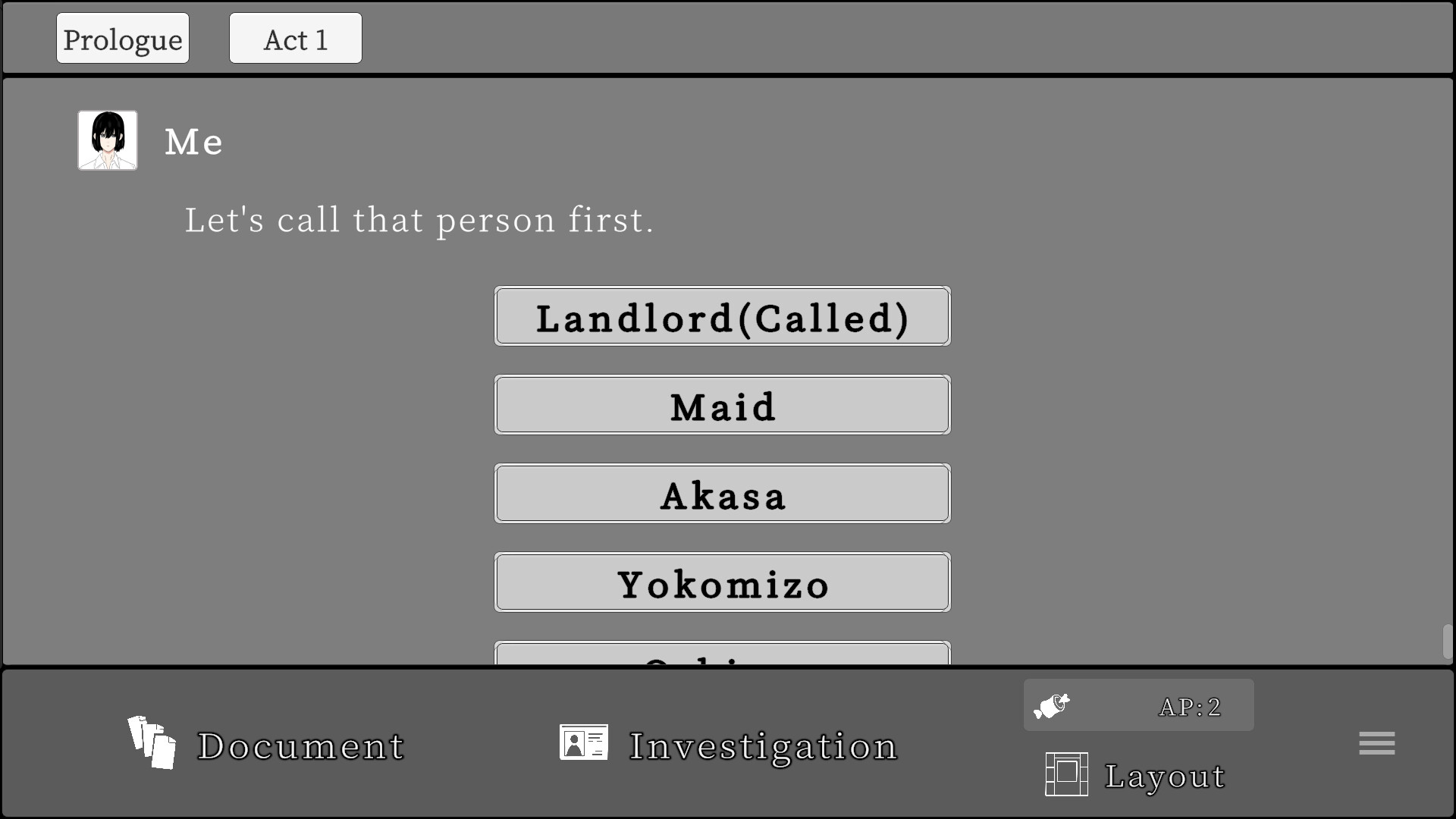
Task: Click the Layout grid icon
Action: click(1065, 774)
